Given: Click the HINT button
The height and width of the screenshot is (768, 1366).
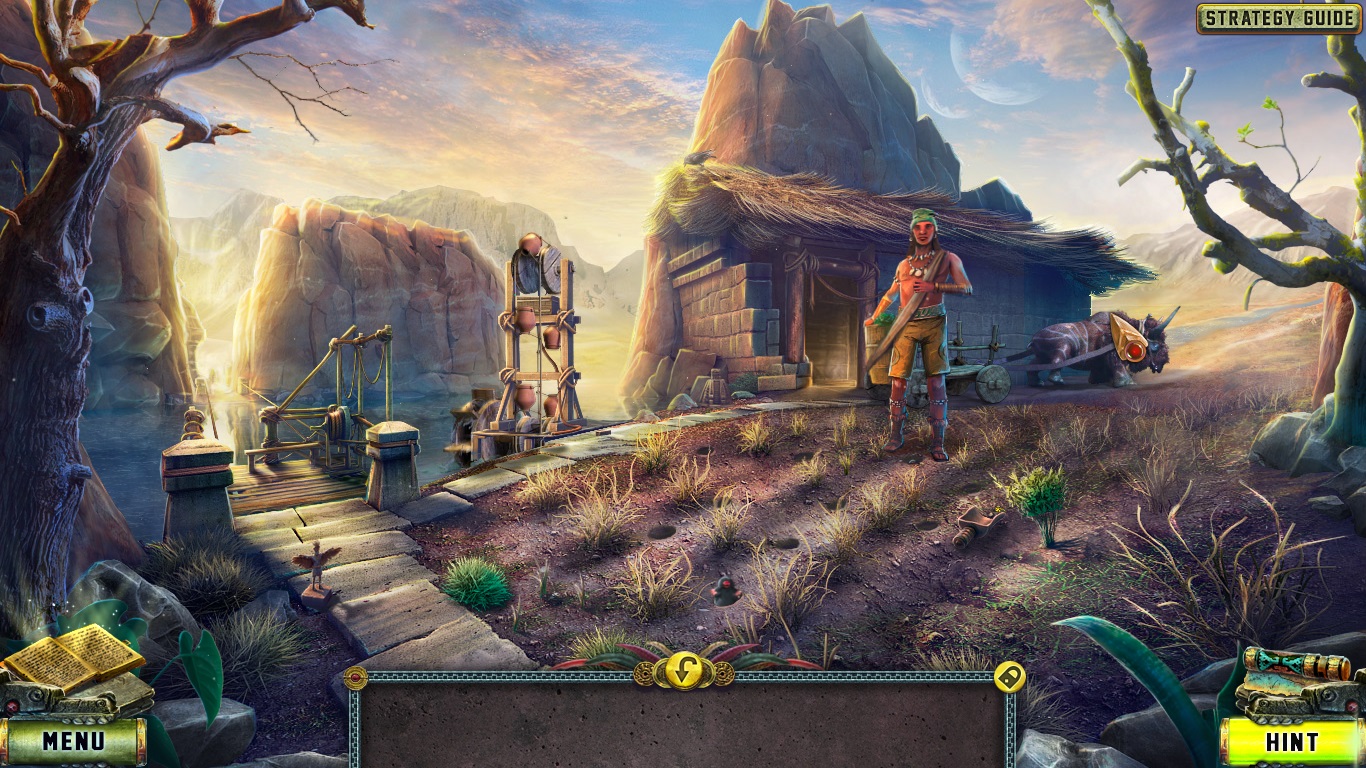Looking at the screenshot, I should [x=1293, y=743].
